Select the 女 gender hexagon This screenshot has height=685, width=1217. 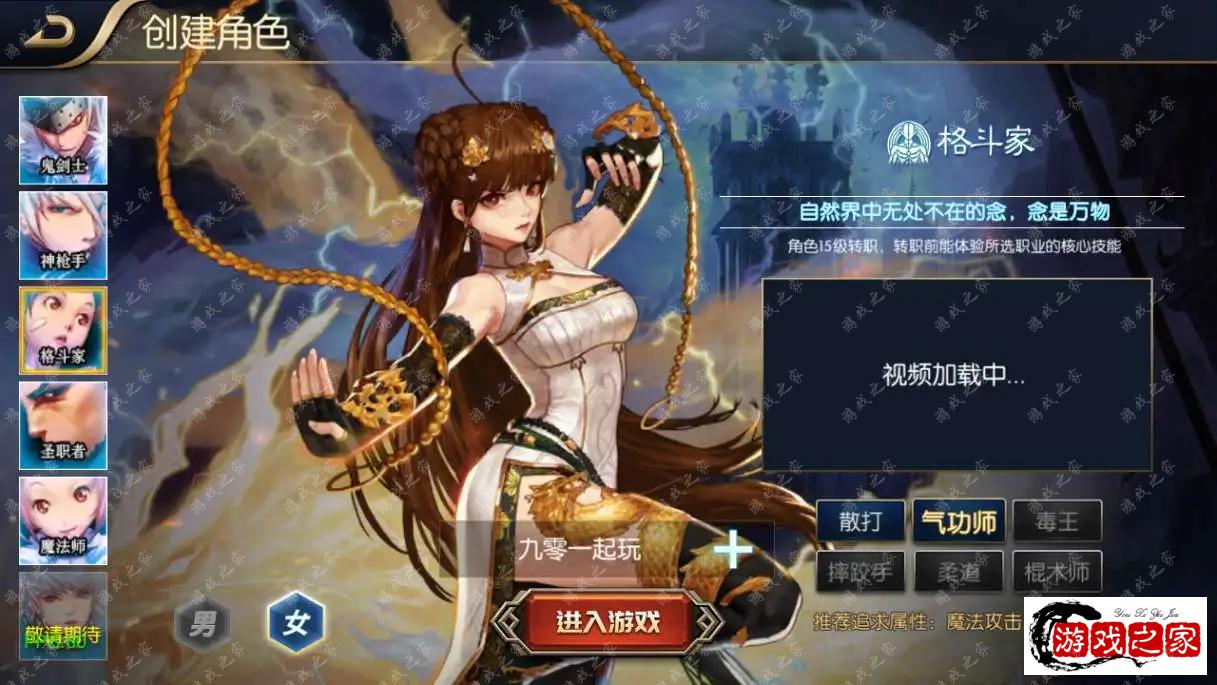[295, 624]
